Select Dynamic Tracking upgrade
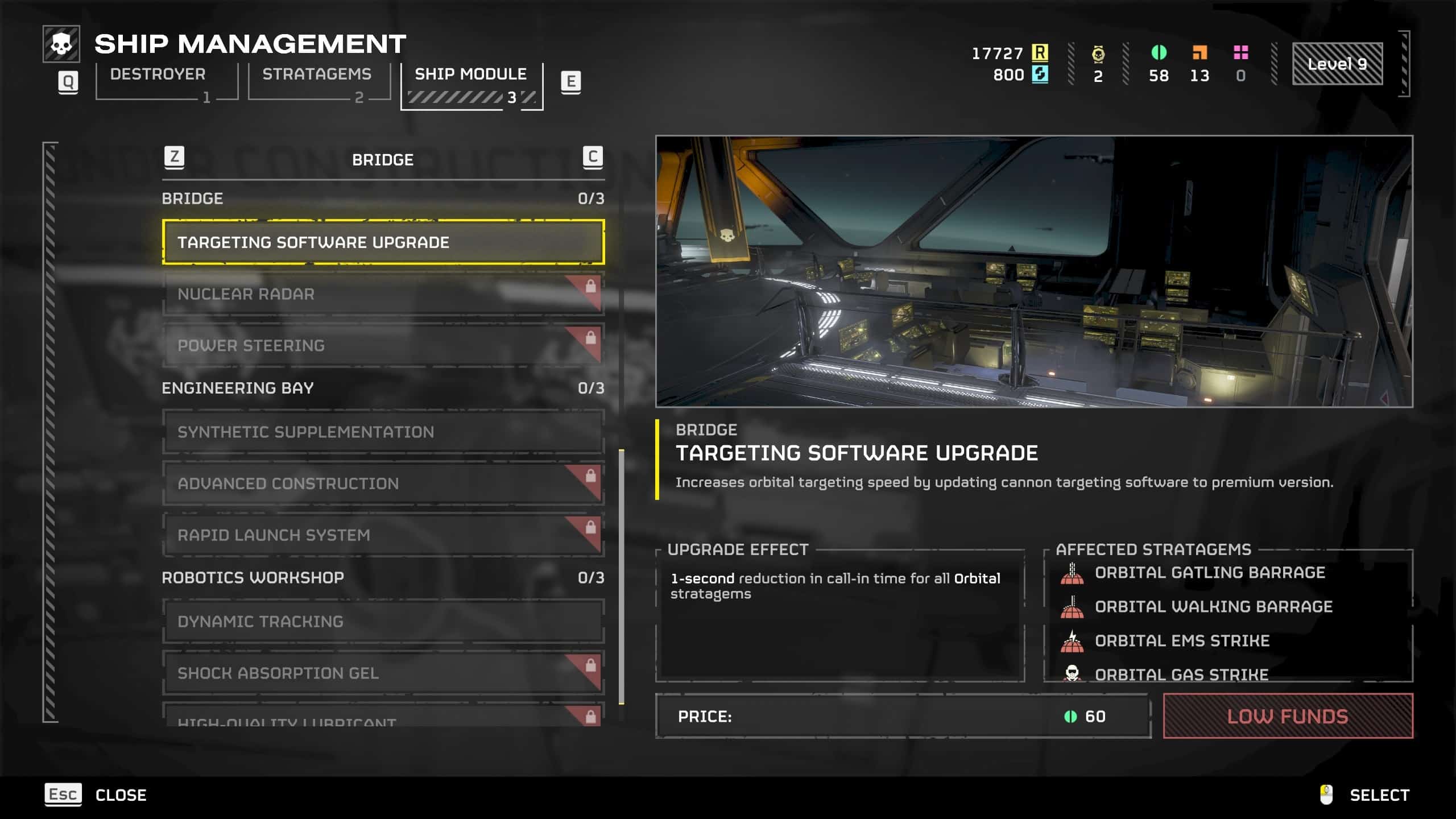The height and width of the screenshot is (819, 1456). [x=383, y=621]
